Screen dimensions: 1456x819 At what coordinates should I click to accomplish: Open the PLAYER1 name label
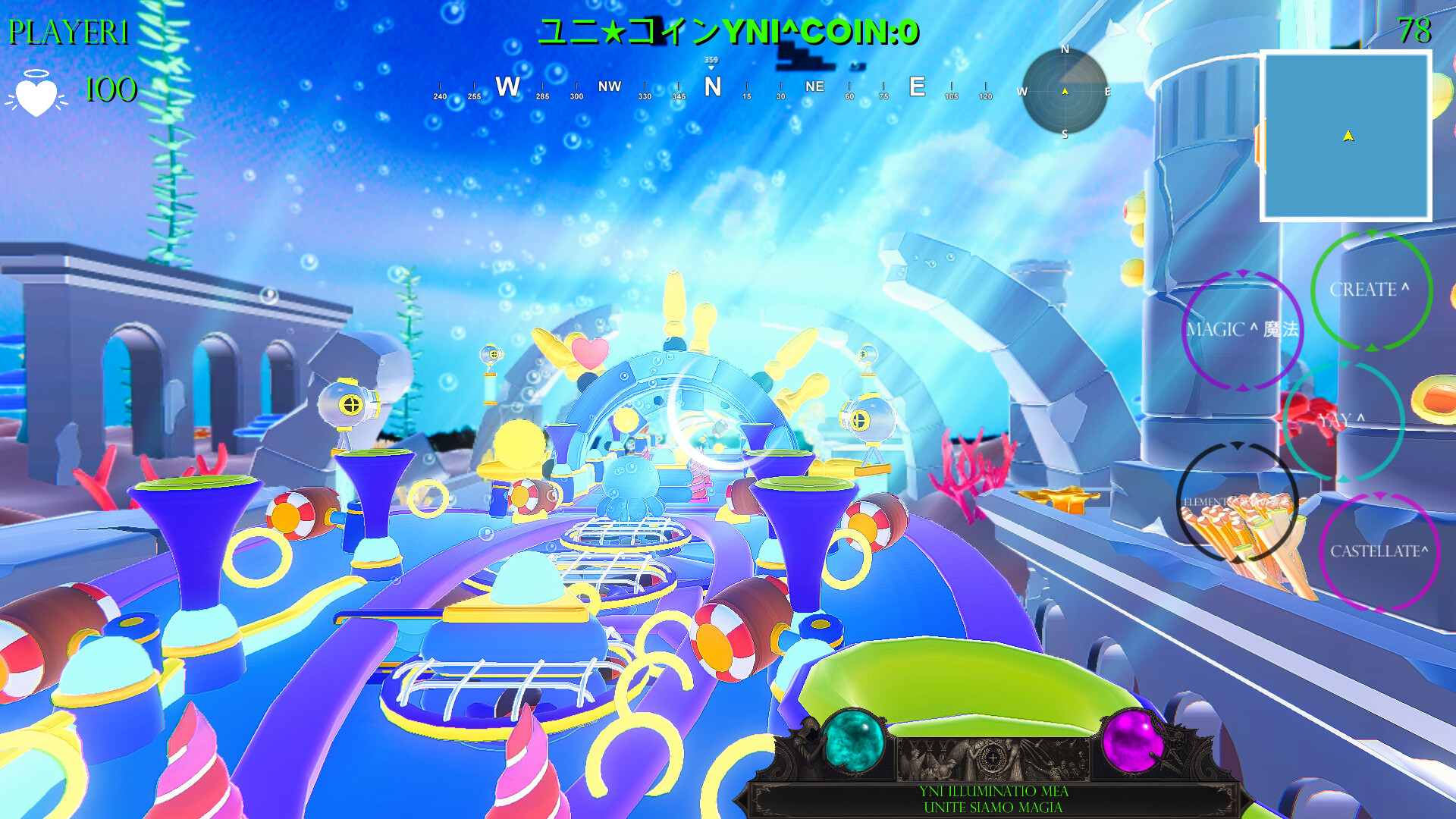point(67,33)
